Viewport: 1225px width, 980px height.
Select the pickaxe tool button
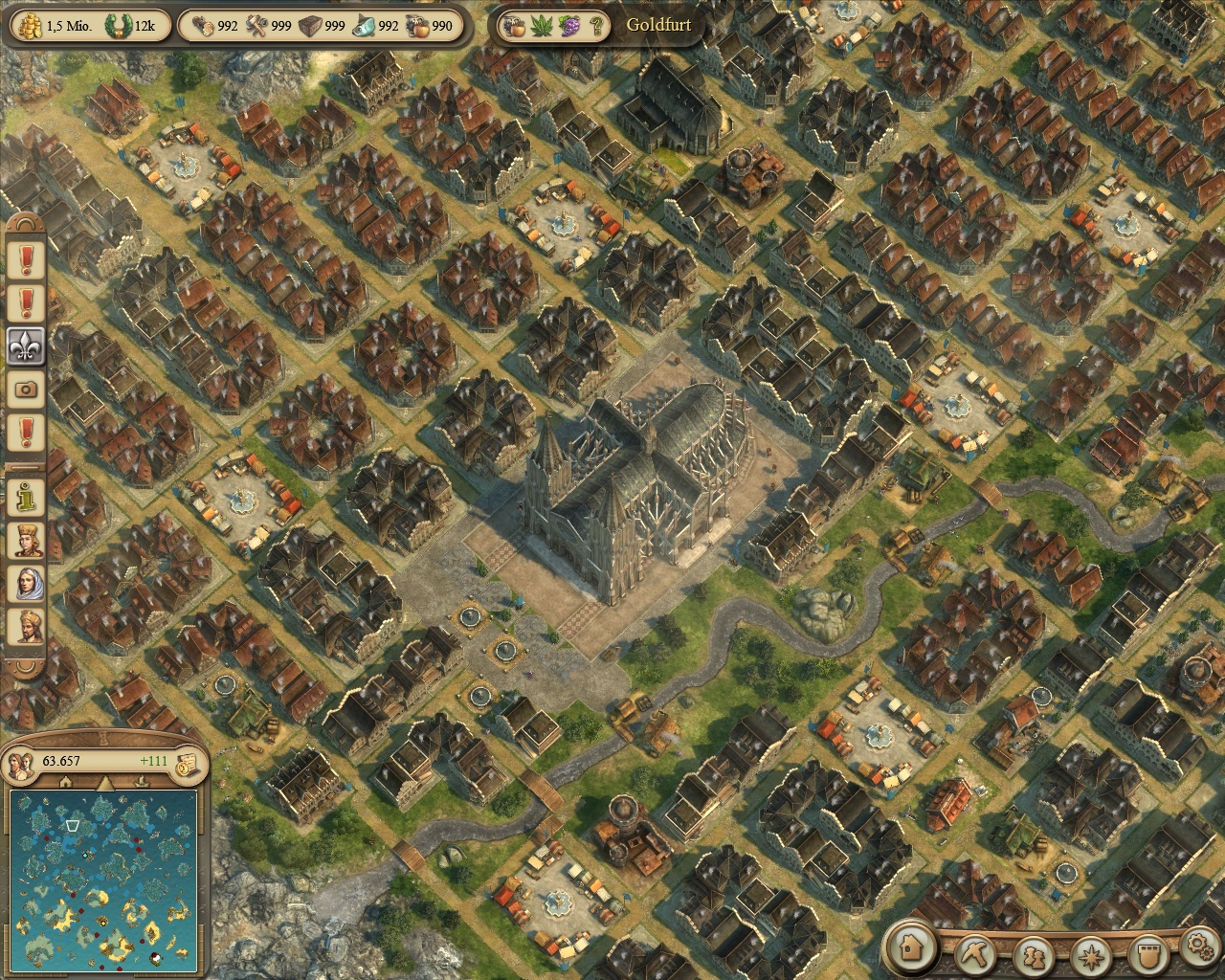point(977,952)
